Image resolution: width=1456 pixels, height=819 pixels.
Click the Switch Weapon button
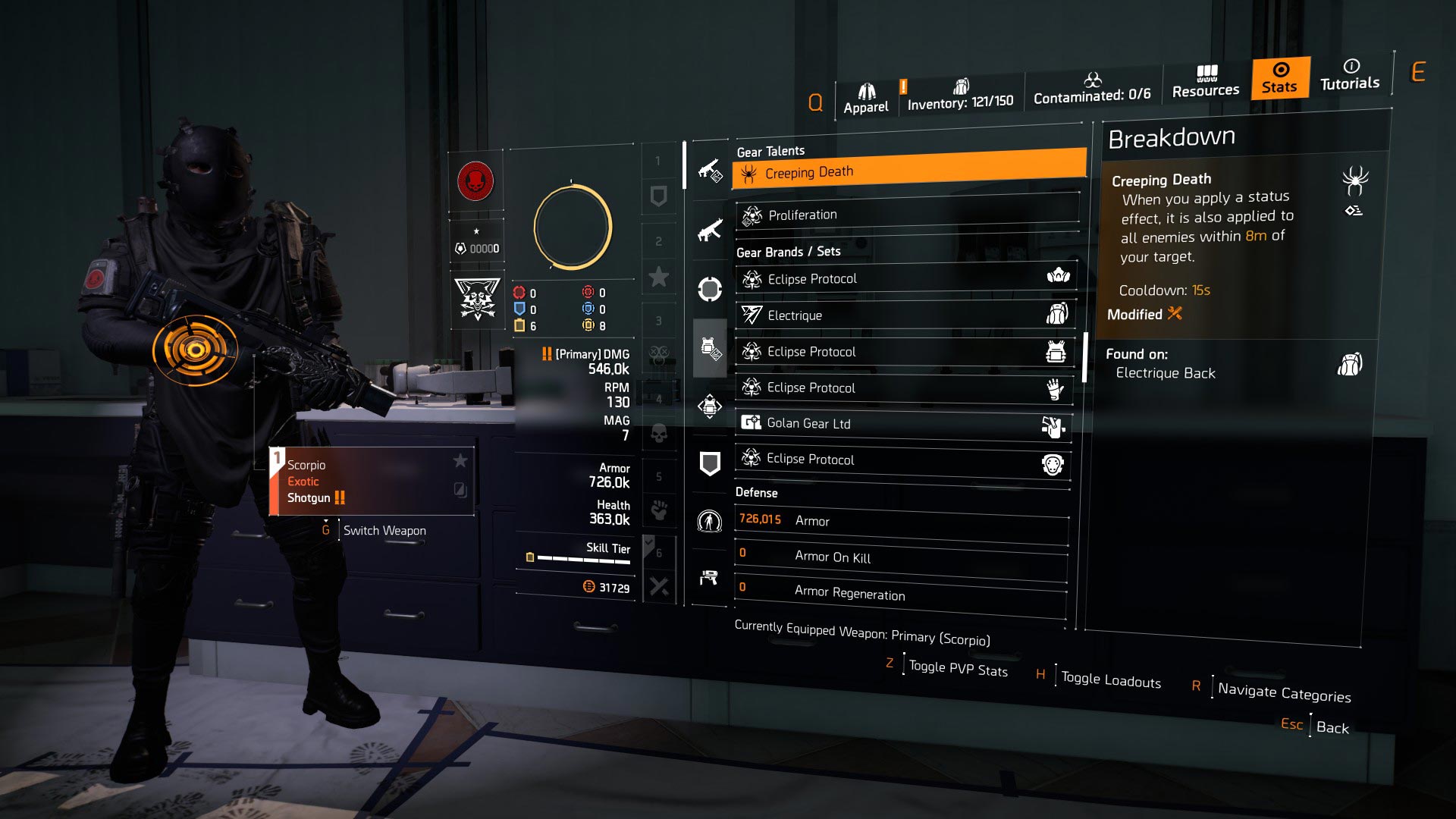pos(384,530)
